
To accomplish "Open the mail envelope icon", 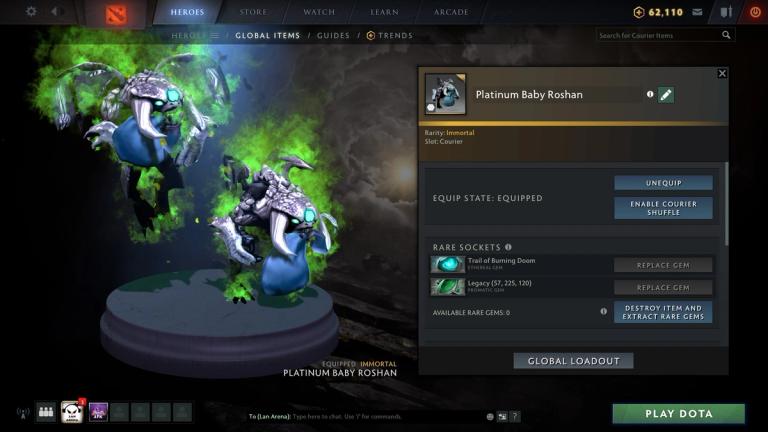I will pyautogui.click(x=696, y=12).
